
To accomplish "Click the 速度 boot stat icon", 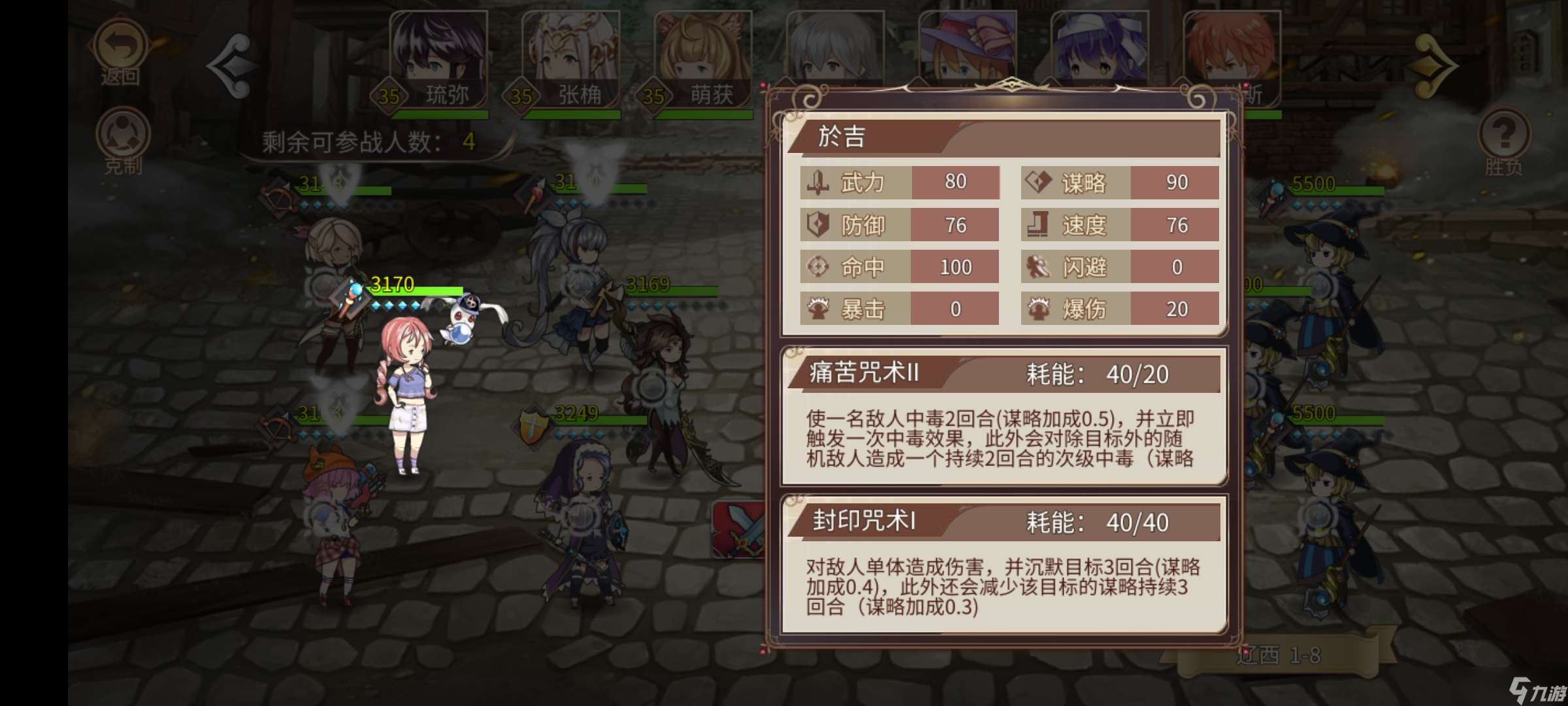I will point(1037,226).
